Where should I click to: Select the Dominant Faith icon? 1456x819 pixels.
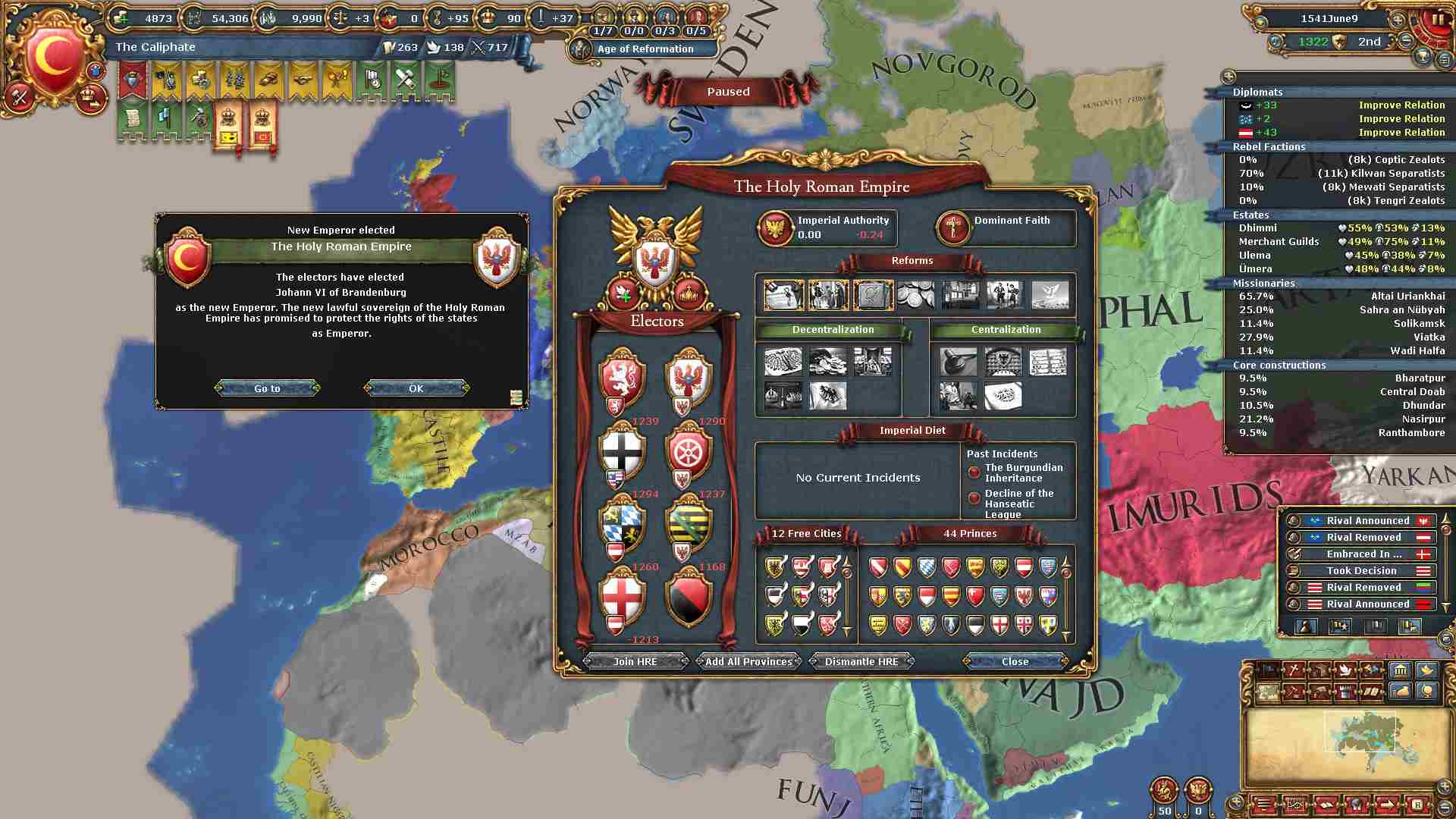coord(952,227)
